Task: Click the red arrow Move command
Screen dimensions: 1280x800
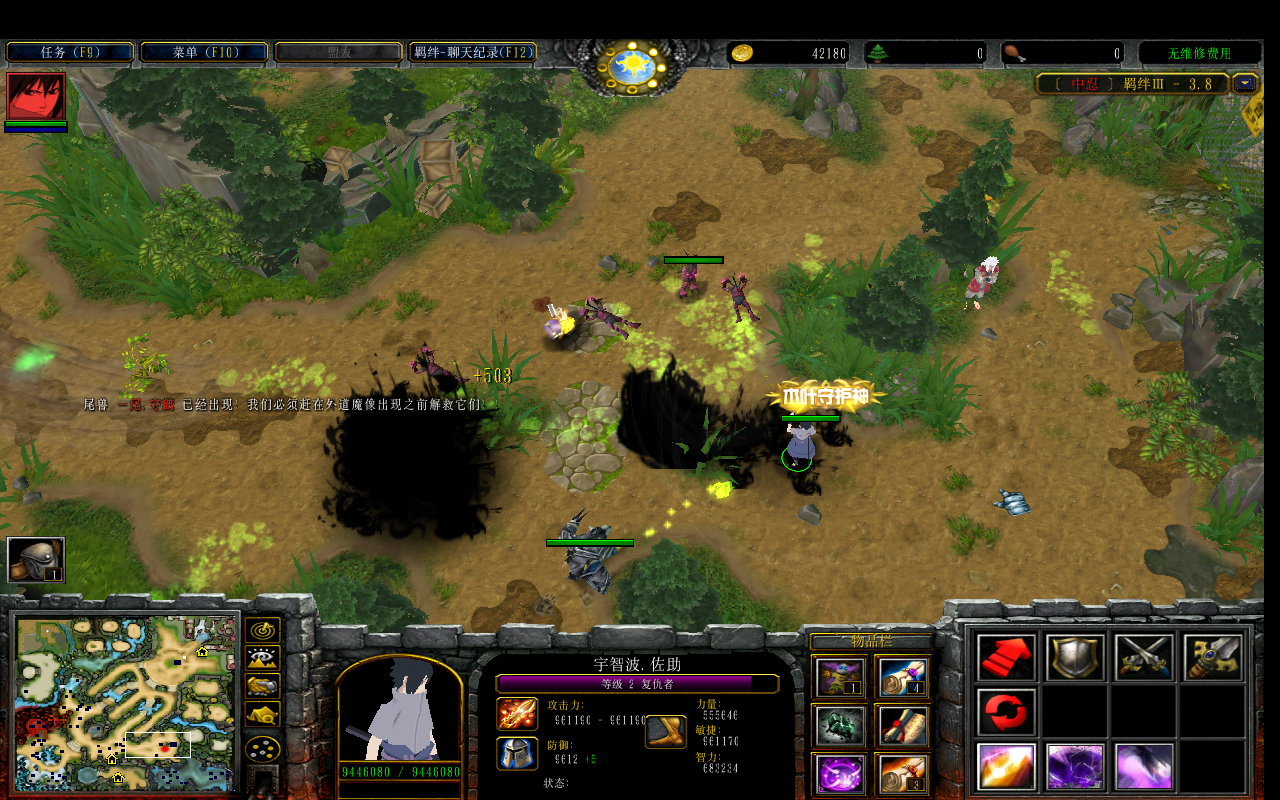Action: 1006,657
